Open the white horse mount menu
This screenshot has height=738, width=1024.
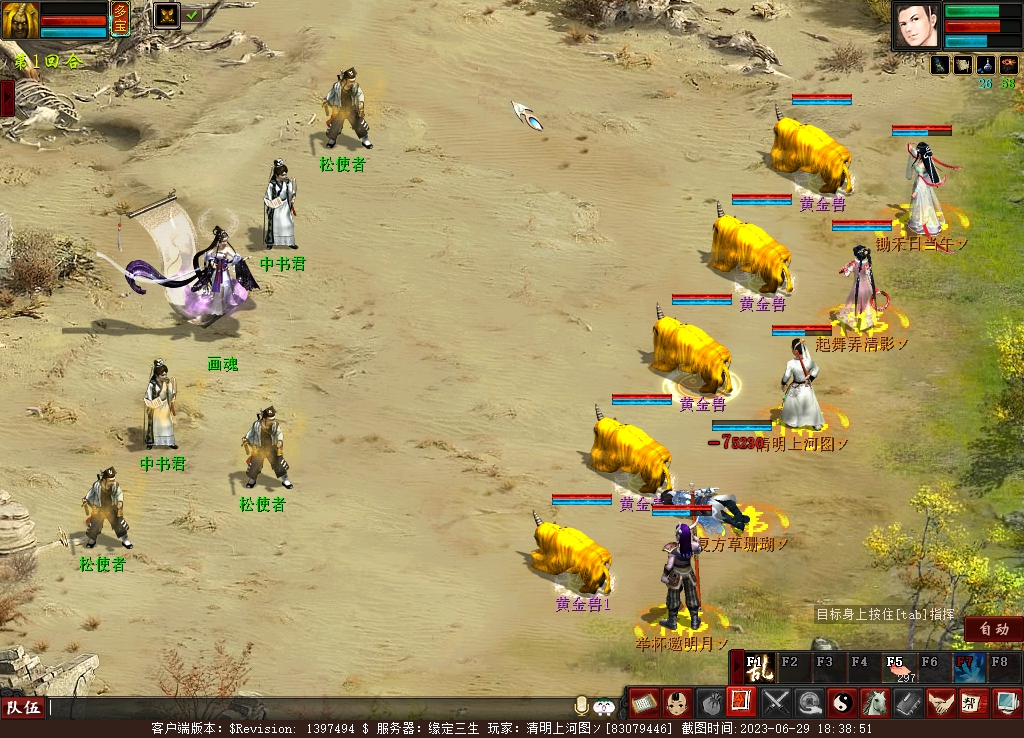tap(875, 702)
